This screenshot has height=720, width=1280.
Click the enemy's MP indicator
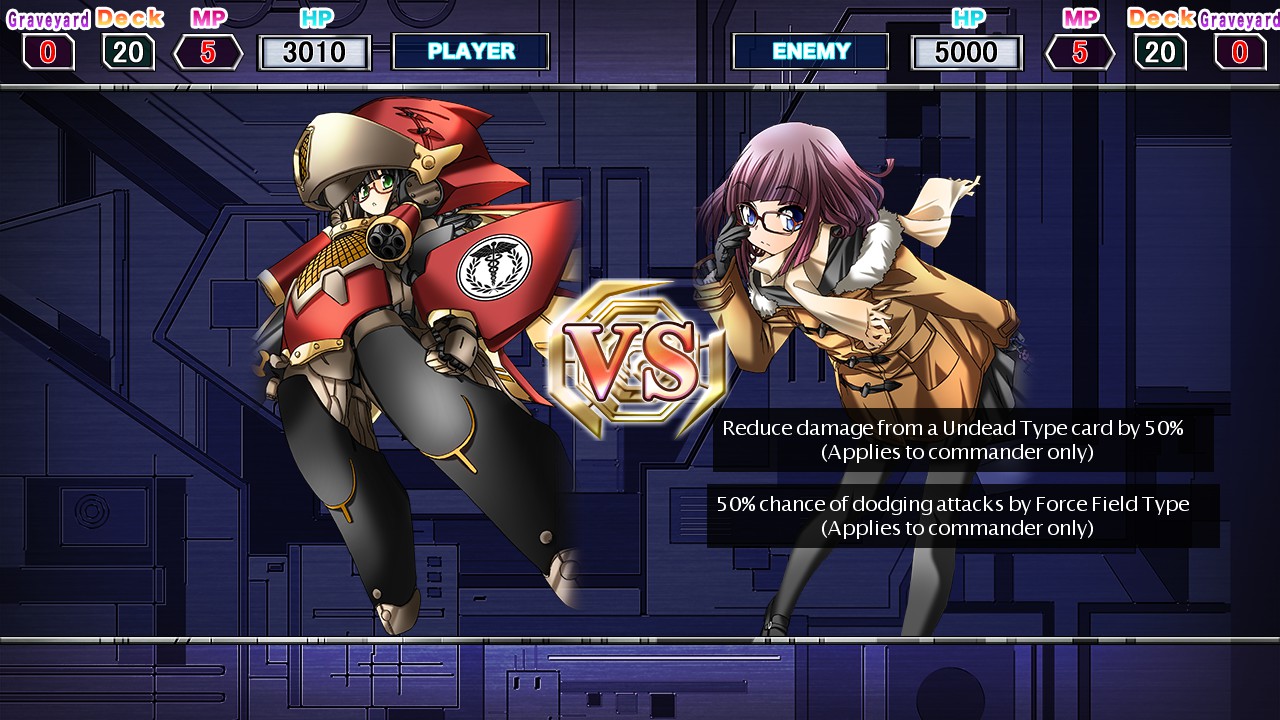(1080, 51)
